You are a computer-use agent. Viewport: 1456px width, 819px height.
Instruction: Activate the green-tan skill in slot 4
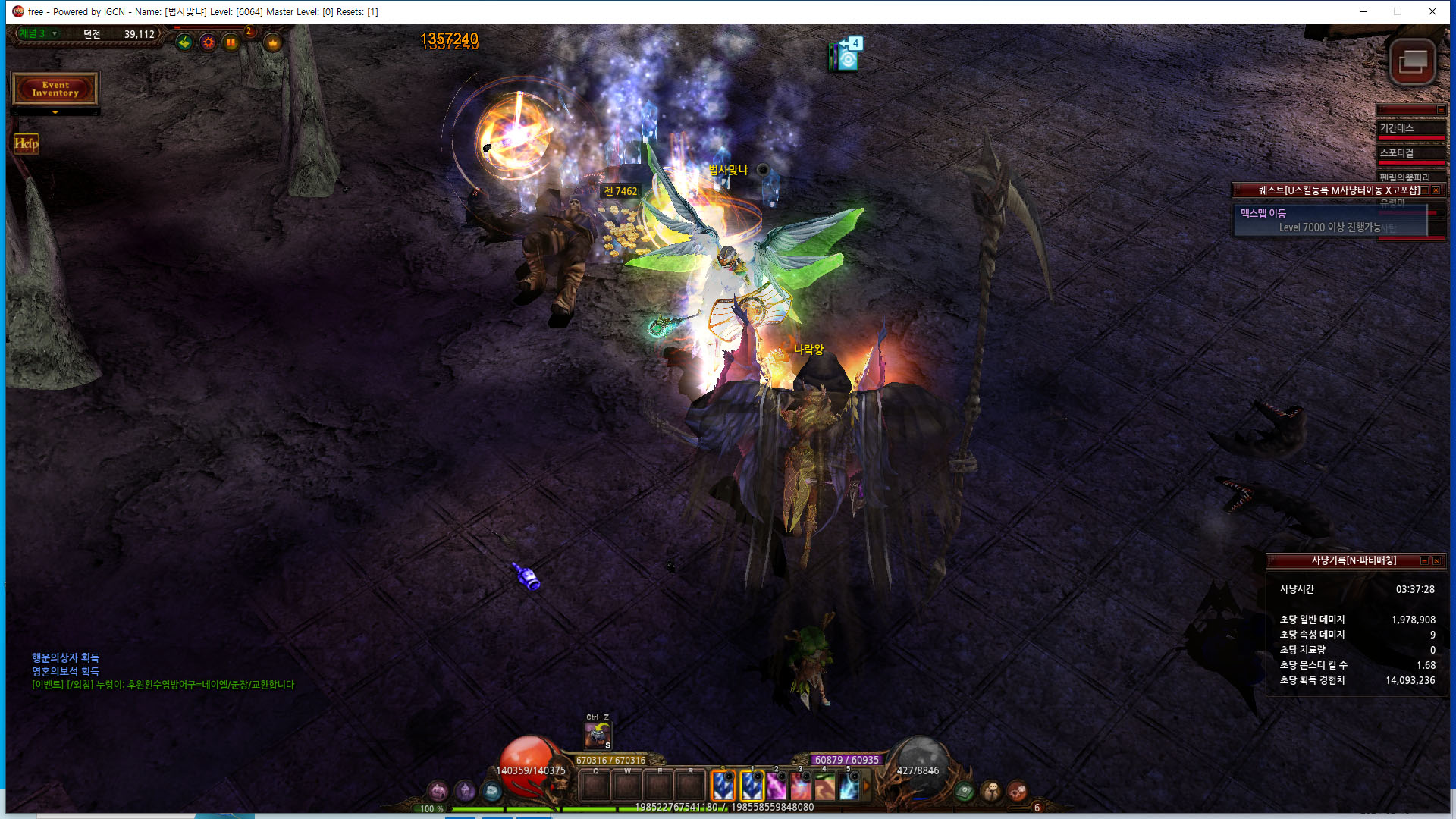coord(824,786)
